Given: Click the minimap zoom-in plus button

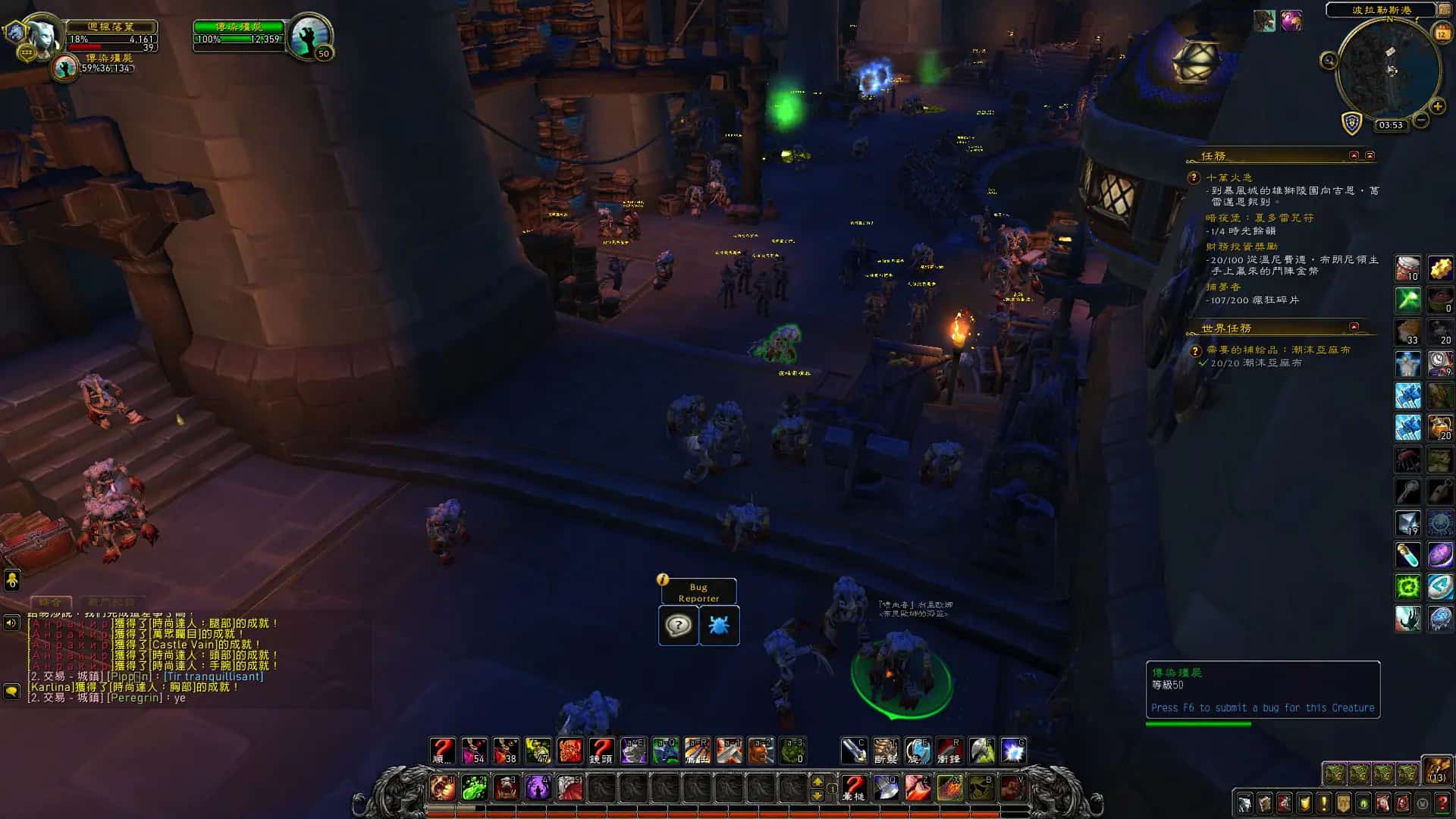Looking at the screenshot, I should [1437, 107].
